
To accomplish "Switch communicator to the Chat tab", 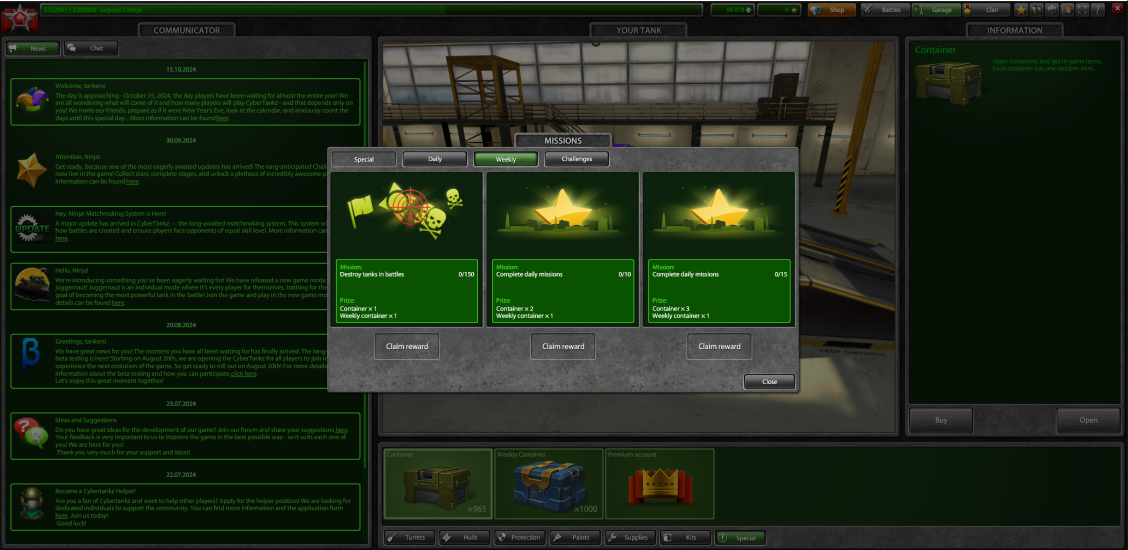I will [x=90, y=48].
